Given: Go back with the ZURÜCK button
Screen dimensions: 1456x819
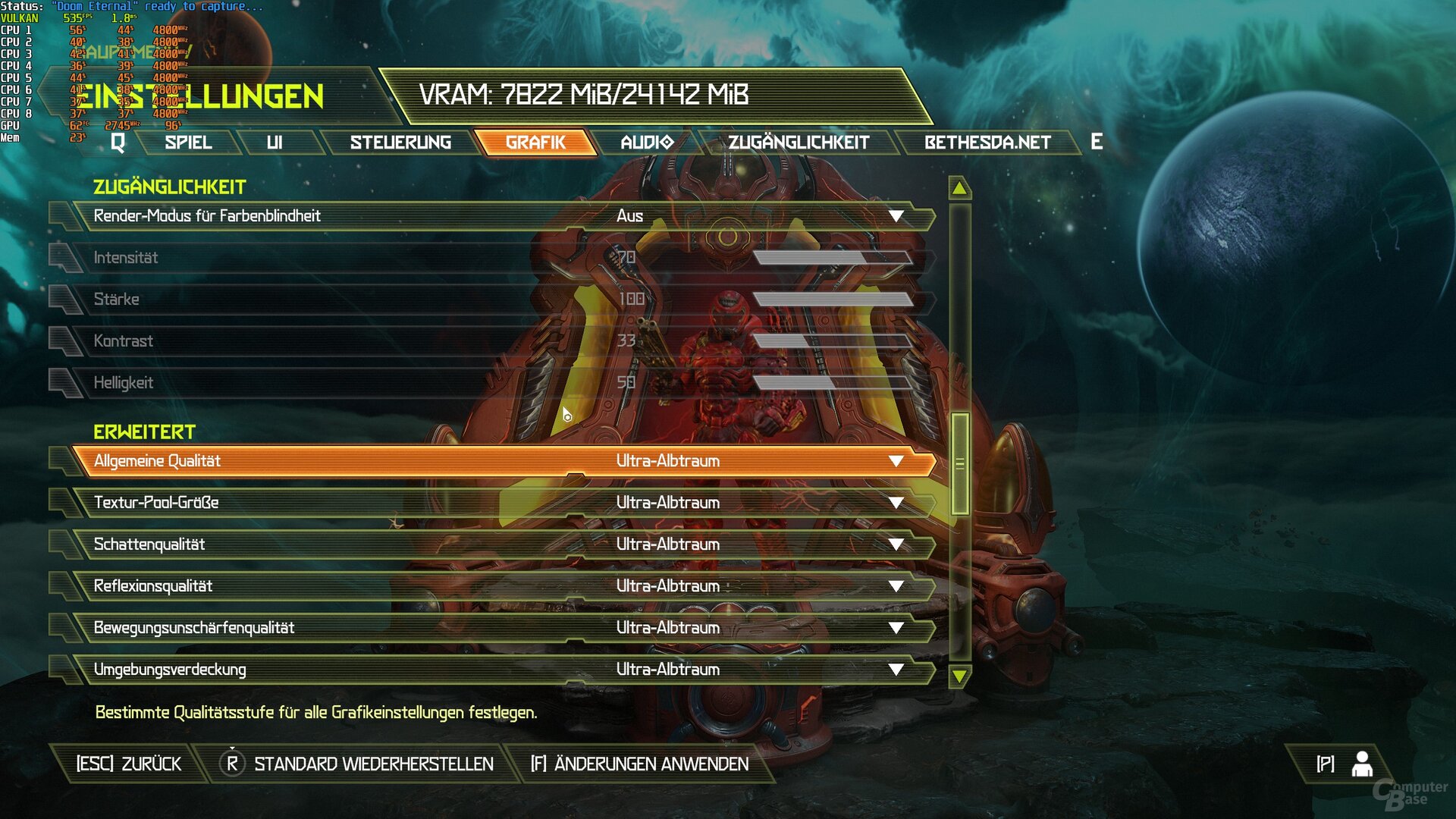Looking at the screenshot, I should click(129, 764).
